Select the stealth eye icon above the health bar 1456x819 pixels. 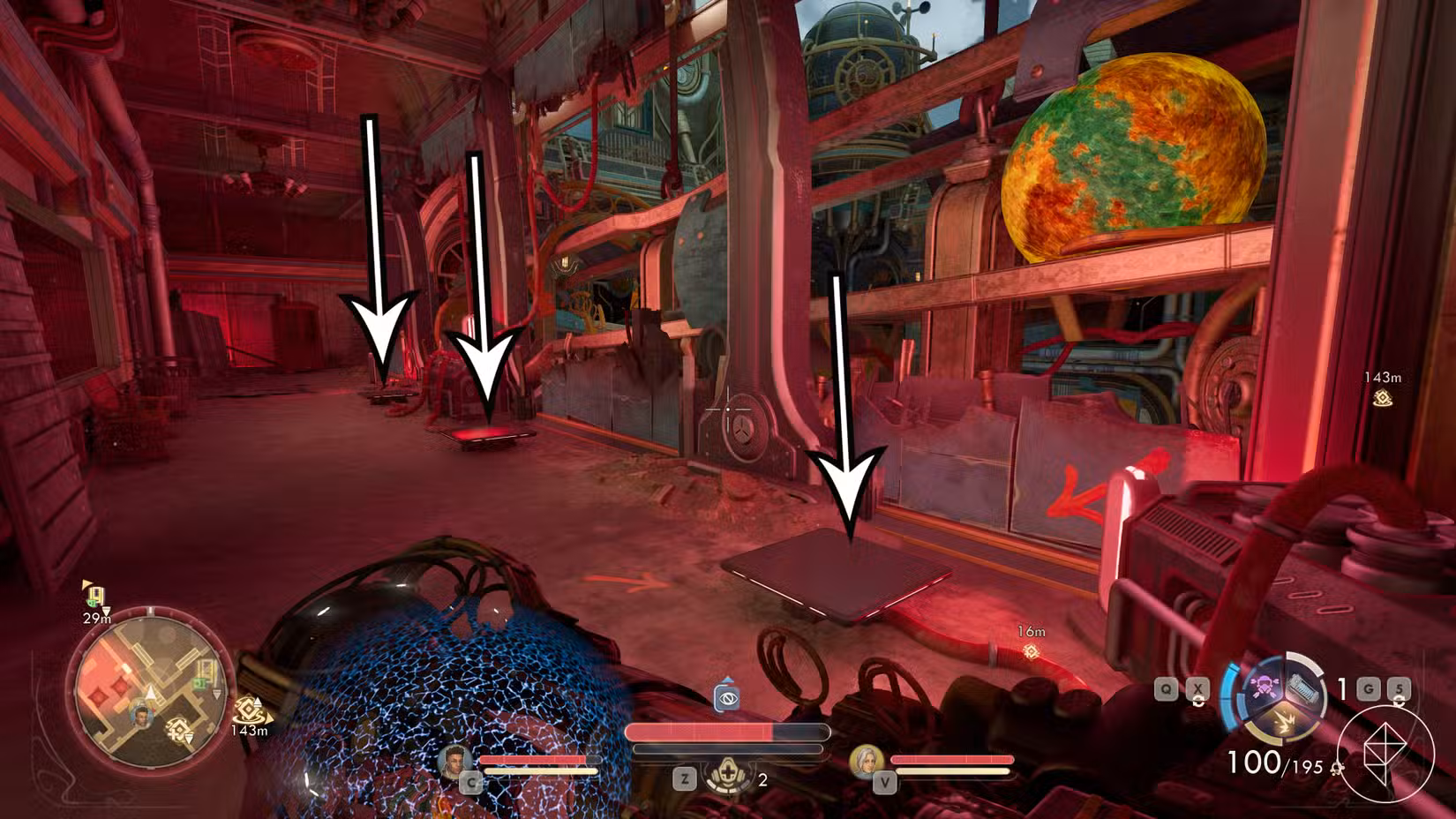(x=727, y=698)
